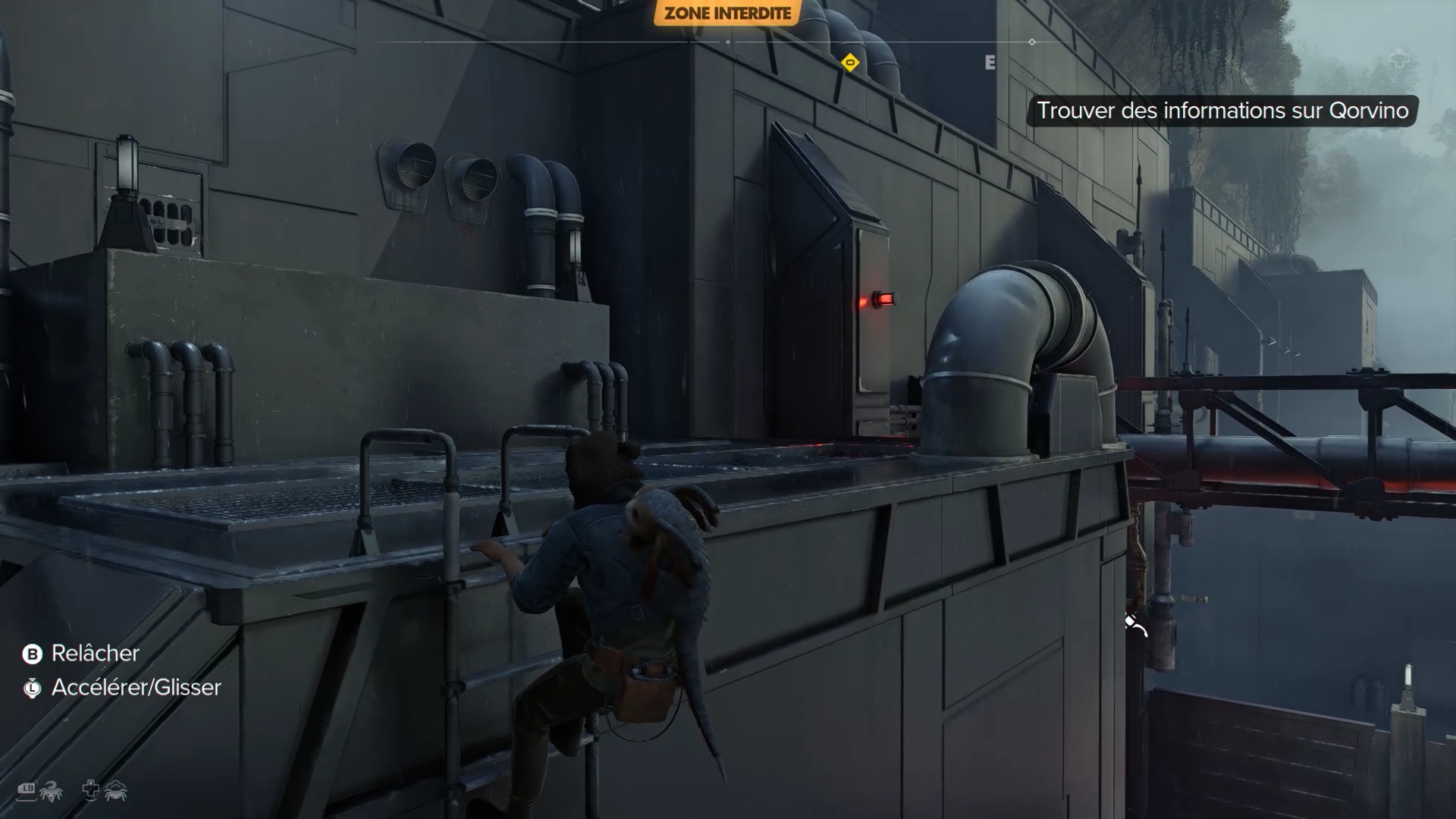The image size is (1456, 819).
Task: Select the Nix icon with raised tail
Action: [x=51, y=792]
